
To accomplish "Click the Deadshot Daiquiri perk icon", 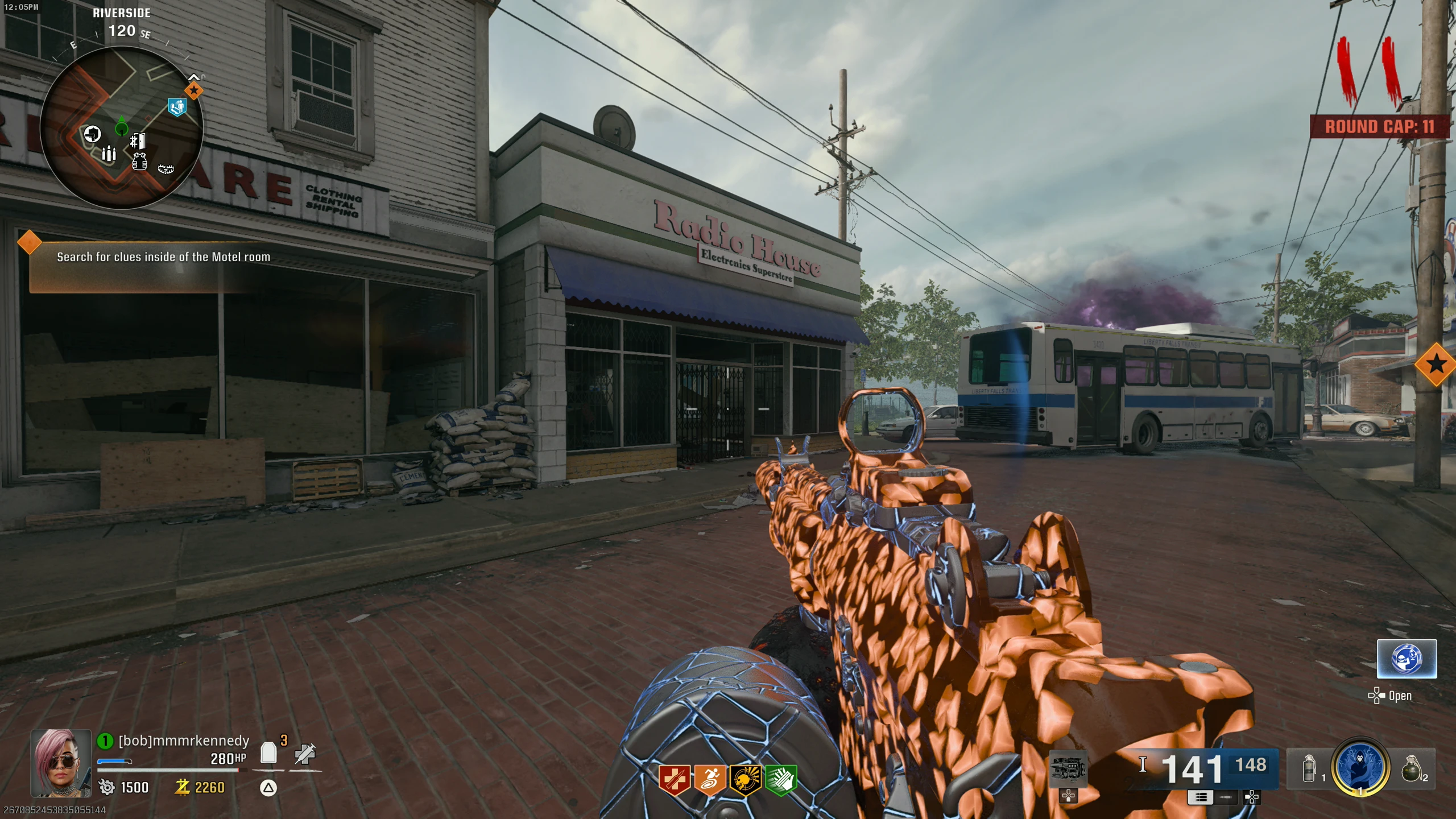I will pyautogui.click(x=745, y=780).
